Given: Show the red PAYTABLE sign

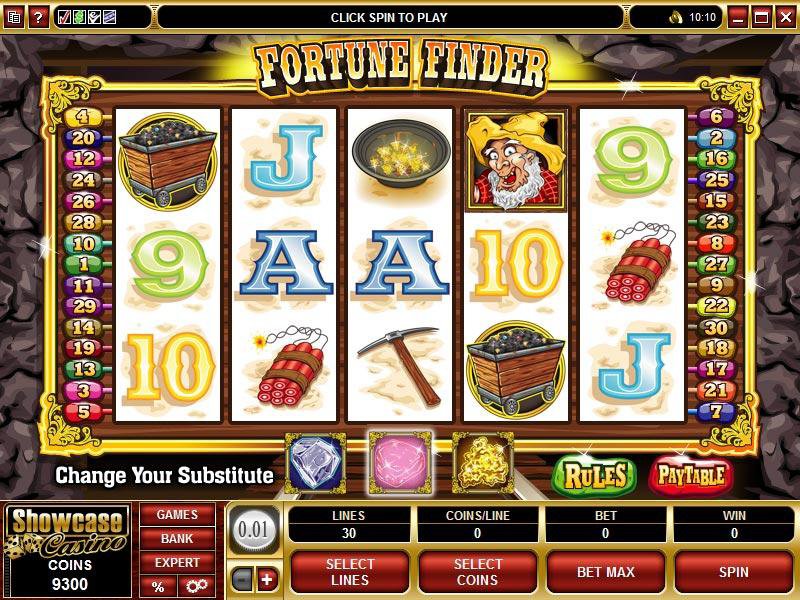Looking at the screenshot, I should click(691, 475).
